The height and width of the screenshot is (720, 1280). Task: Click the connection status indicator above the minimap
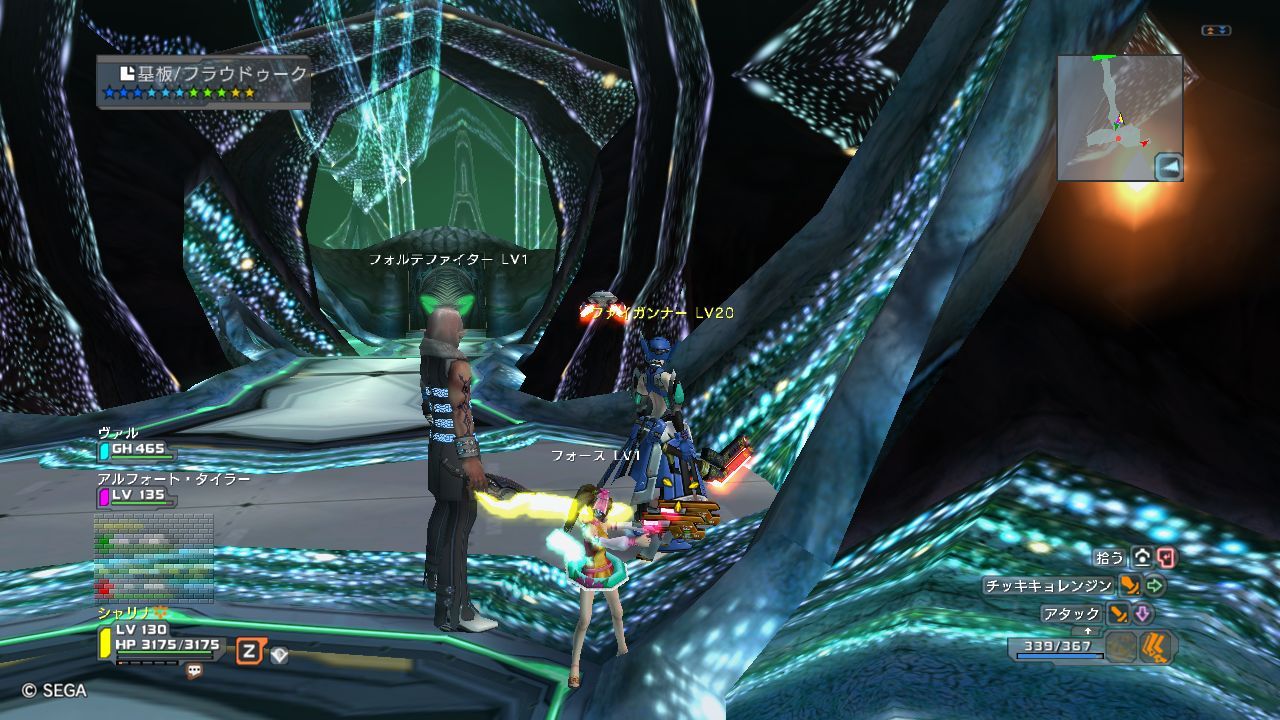click(x=1216, y=31)
